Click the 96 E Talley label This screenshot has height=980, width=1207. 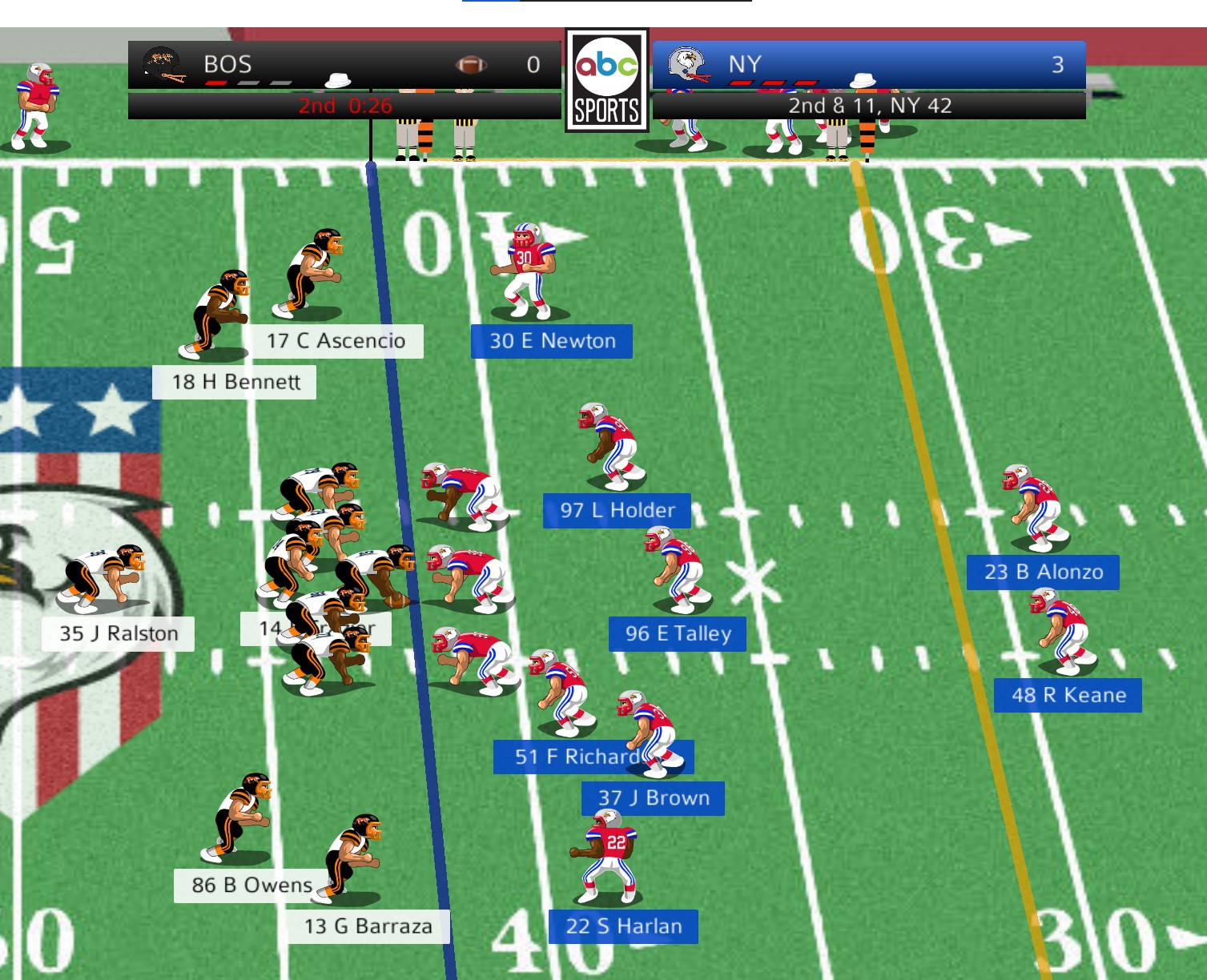tap(678, 633)
